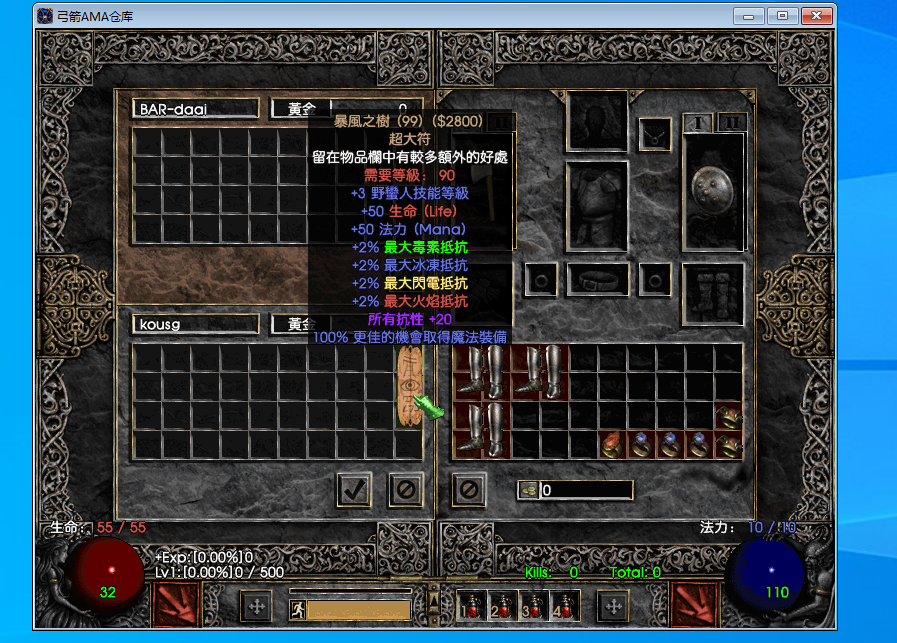Select the amulet equipment slot
The image size is (897, 643).
pos(655,131)
